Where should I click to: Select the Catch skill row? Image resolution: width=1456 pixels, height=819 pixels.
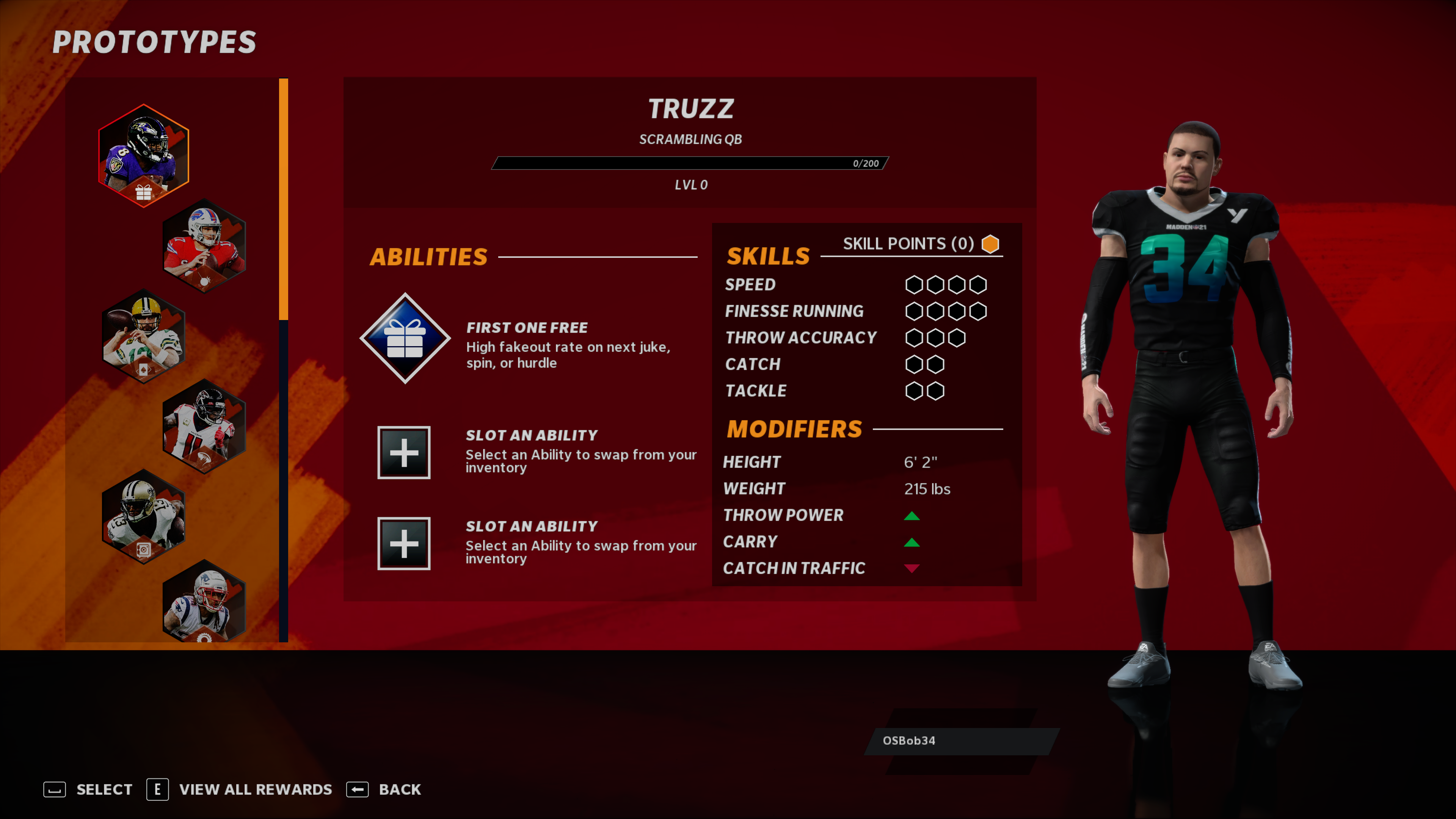point(752,364)
